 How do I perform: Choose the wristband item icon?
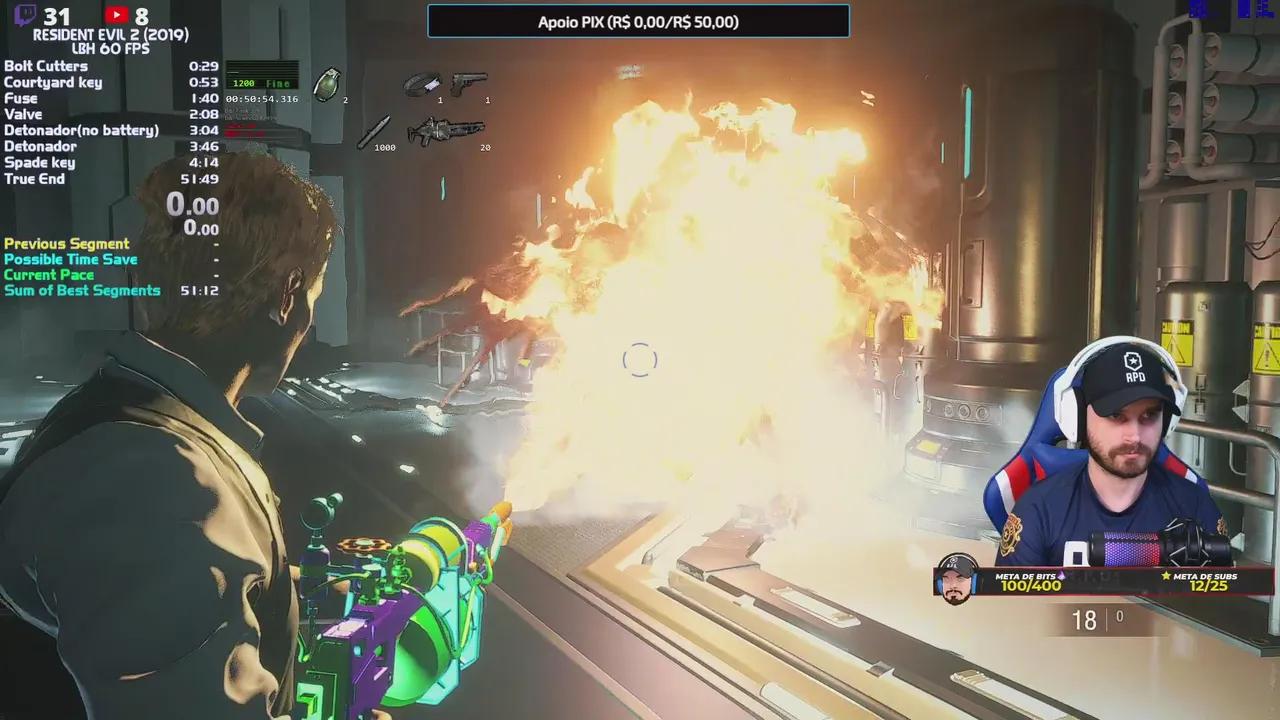(422, 84)
